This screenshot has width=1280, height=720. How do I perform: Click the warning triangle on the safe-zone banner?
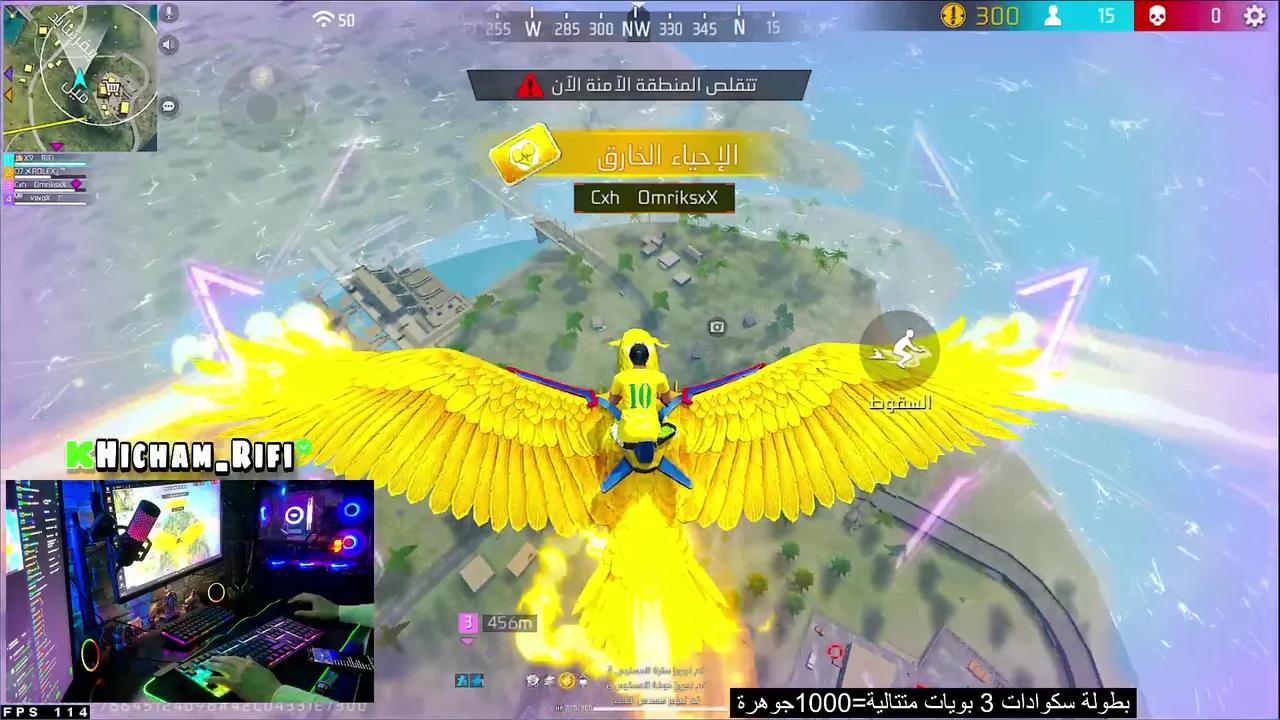[x=530, y=85]
